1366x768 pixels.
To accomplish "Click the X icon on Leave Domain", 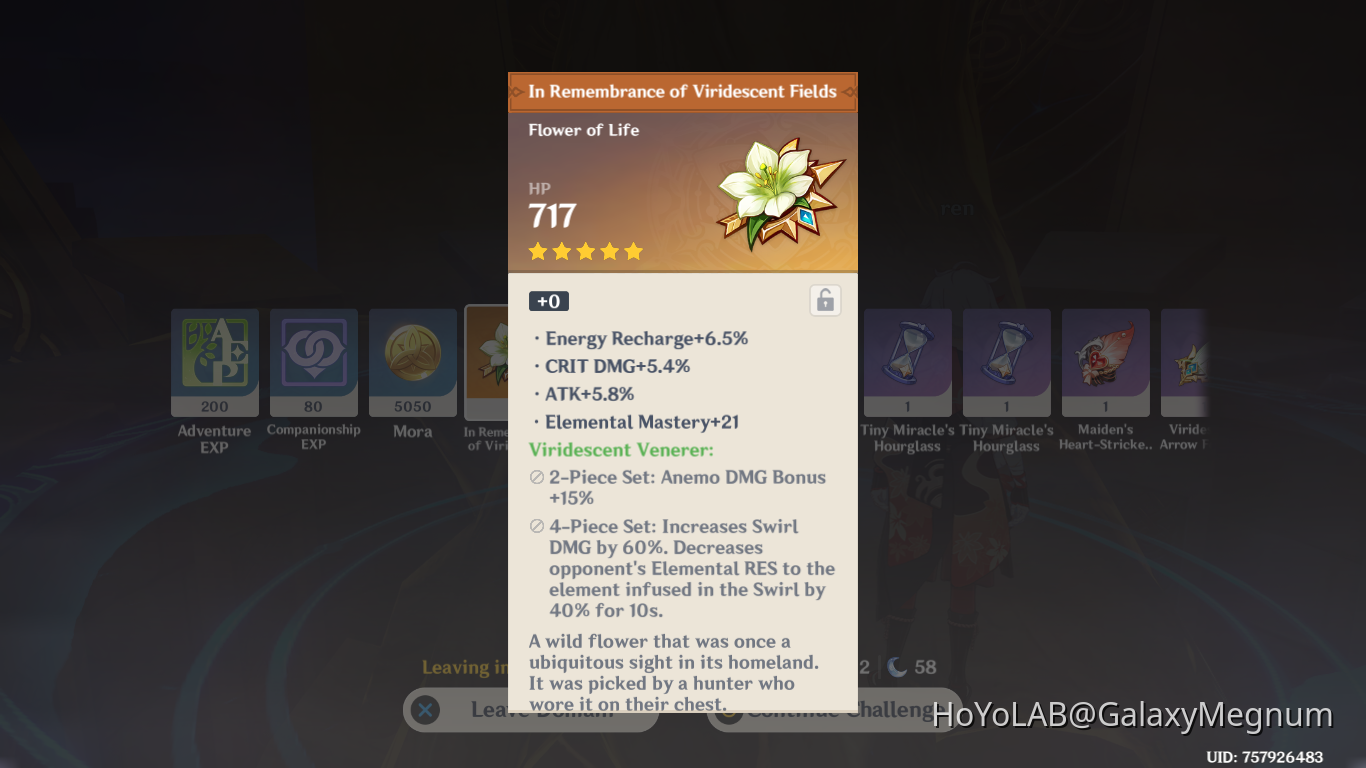I will [425, 709].
